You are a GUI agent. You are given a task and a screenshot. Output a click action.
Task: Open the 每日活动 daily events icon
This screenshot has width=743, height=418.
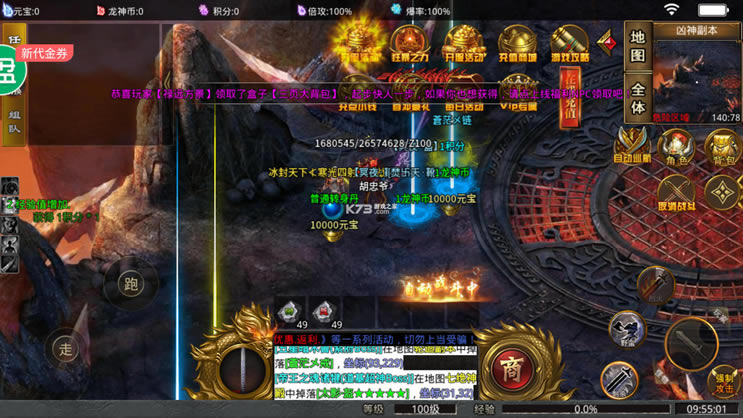(x=464, y=94)
